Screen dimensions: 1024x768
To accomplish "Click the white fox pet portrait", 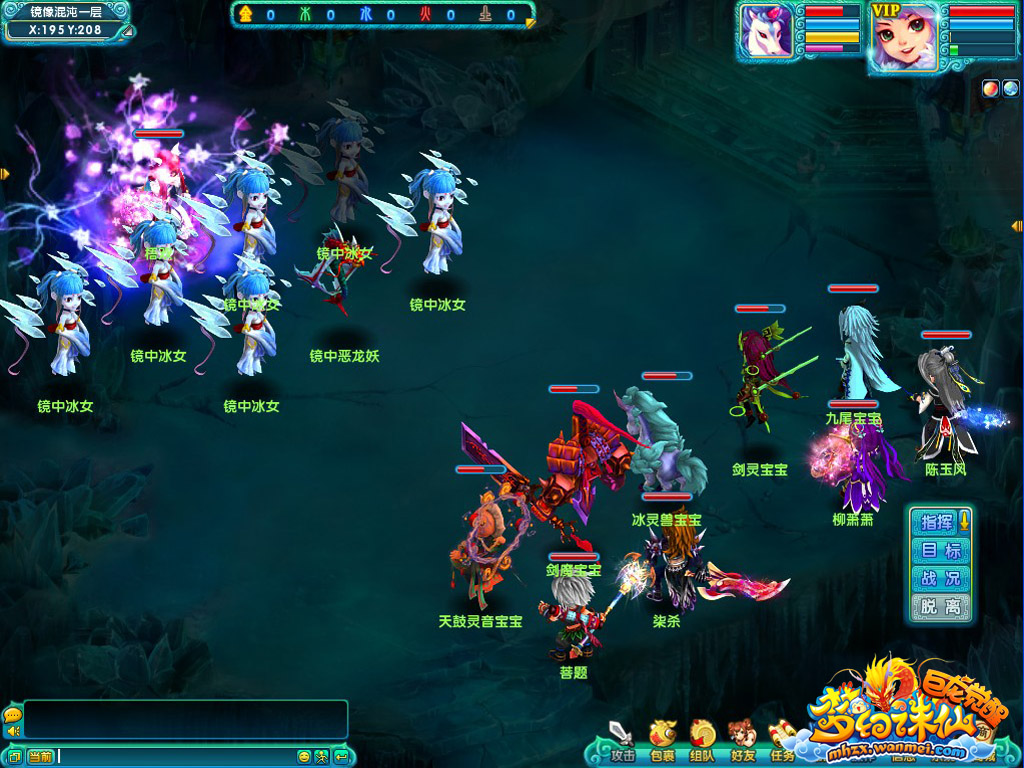I will click(766, 31).
